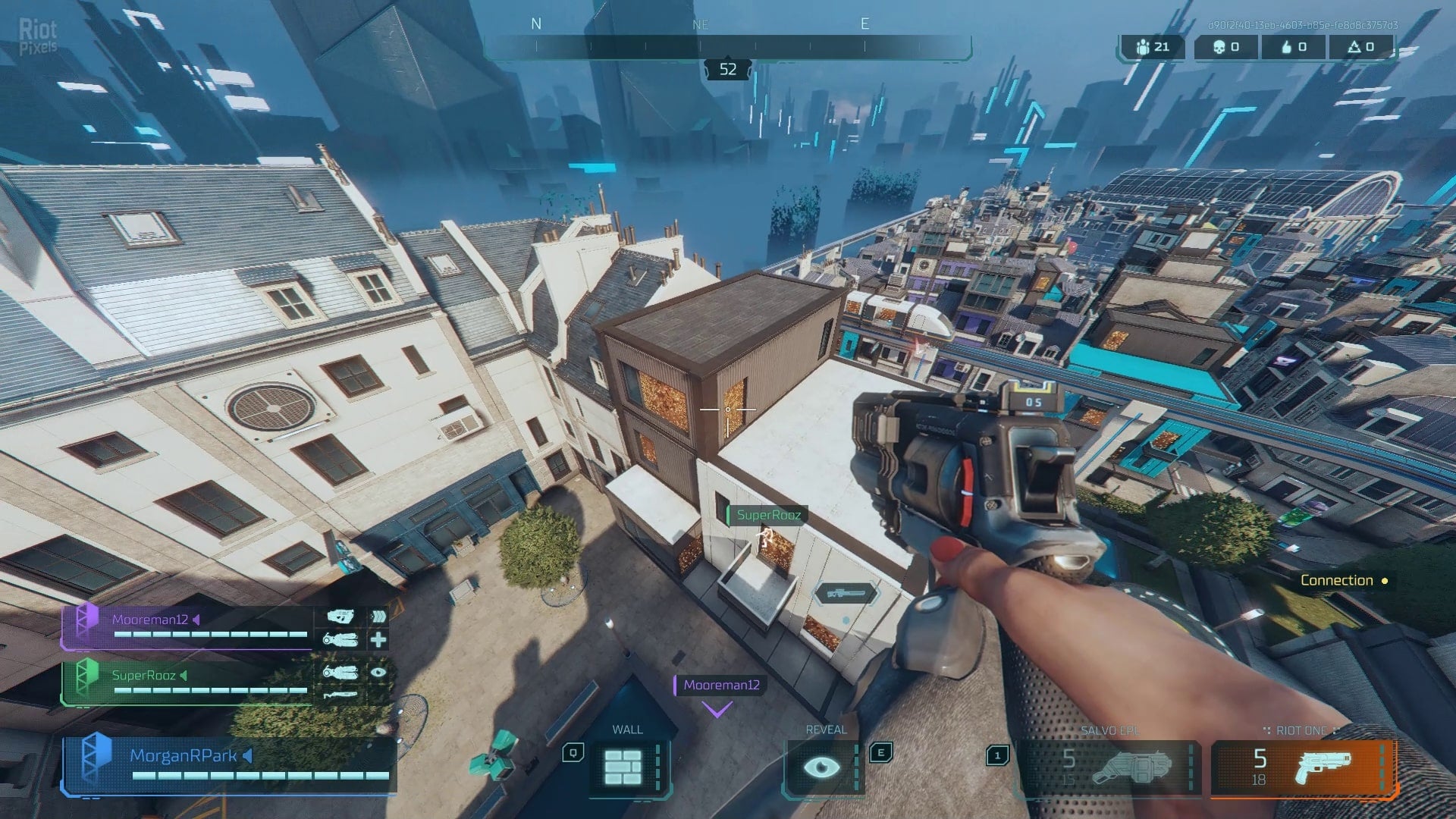Click the skull kill-counter icon

[1219, 47]
